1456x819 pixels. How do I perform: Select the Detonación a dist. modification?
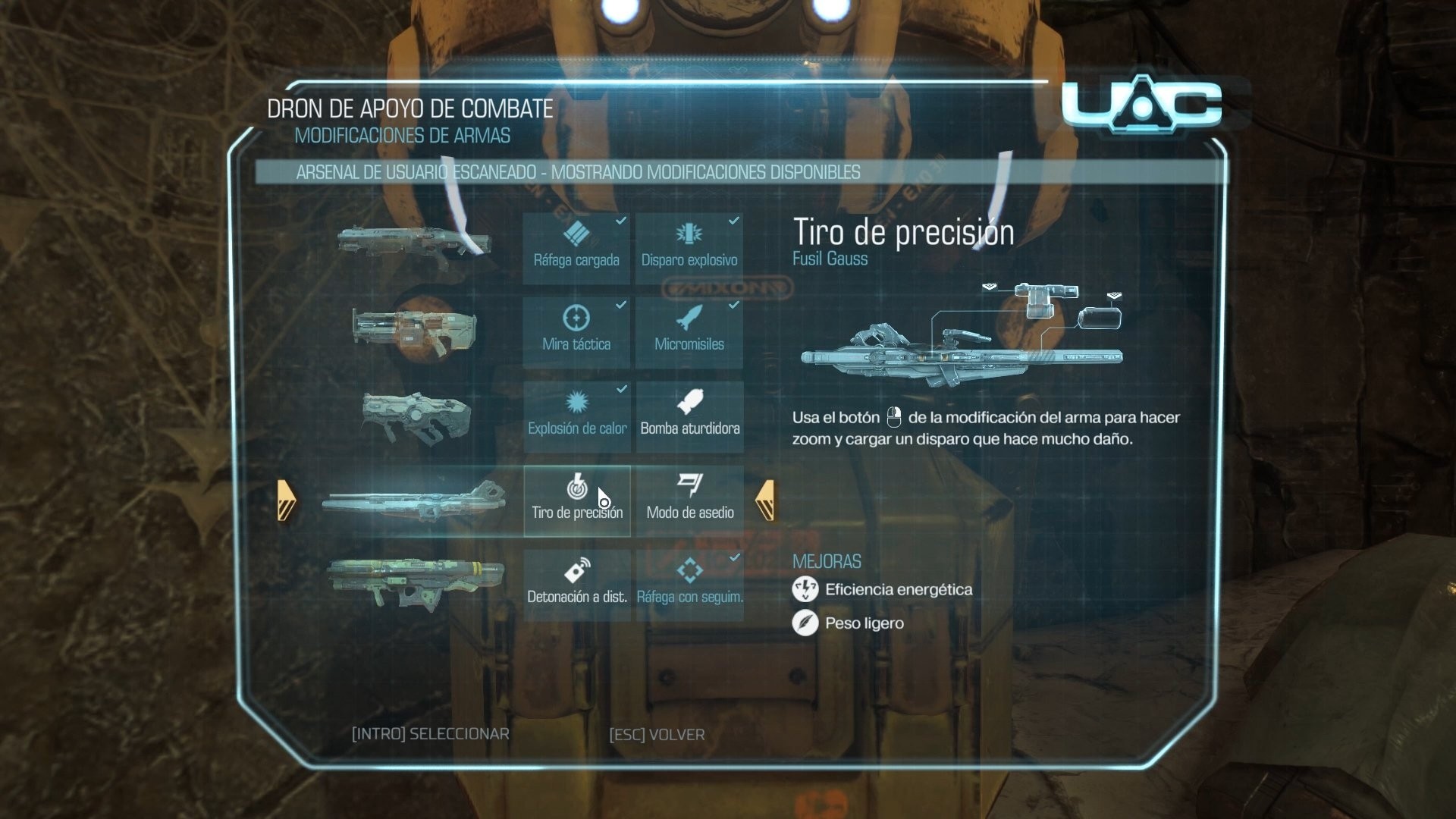(576, 585)
